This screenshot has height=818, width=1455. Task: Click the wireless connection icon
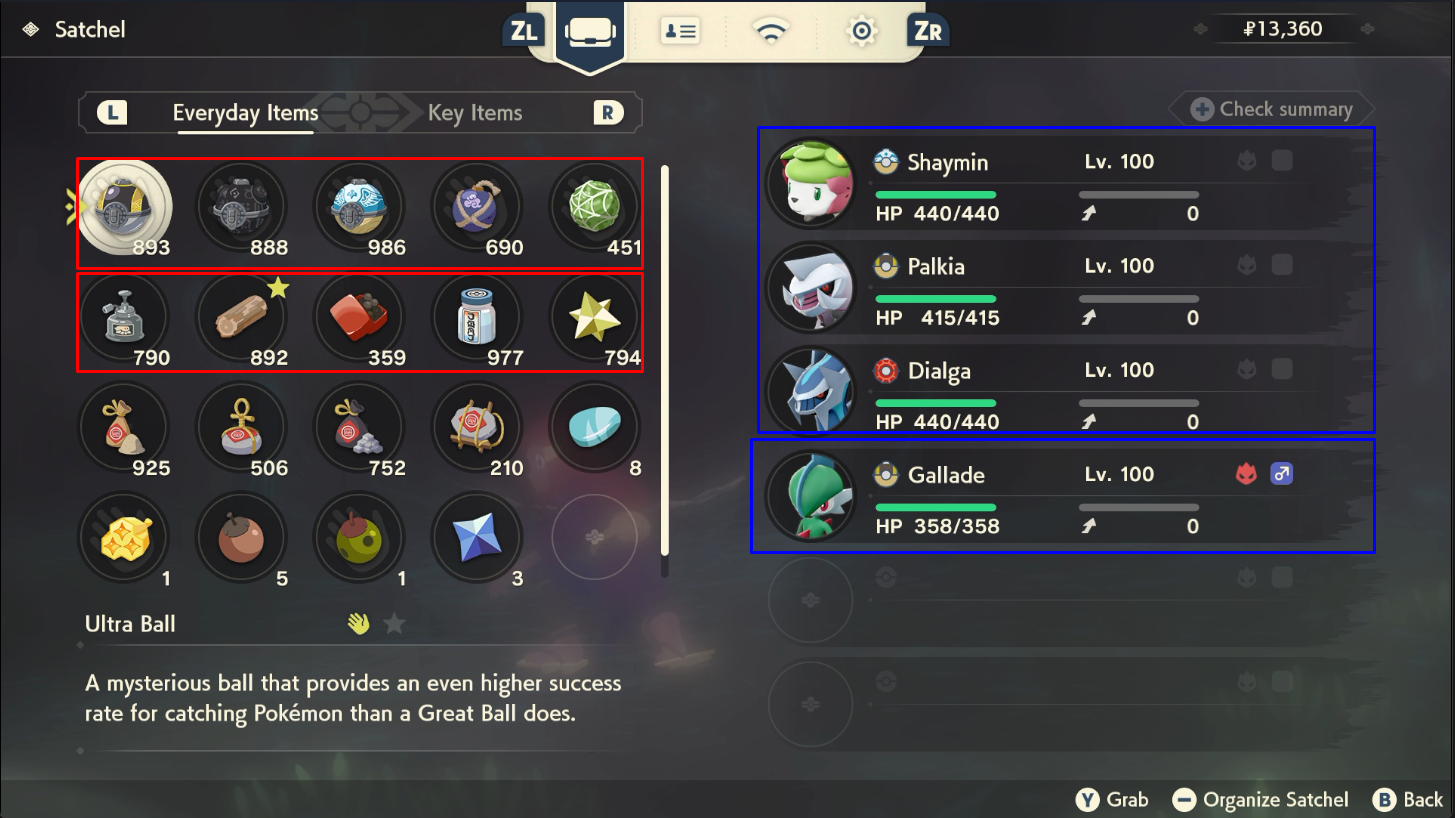tap(770, 30)
